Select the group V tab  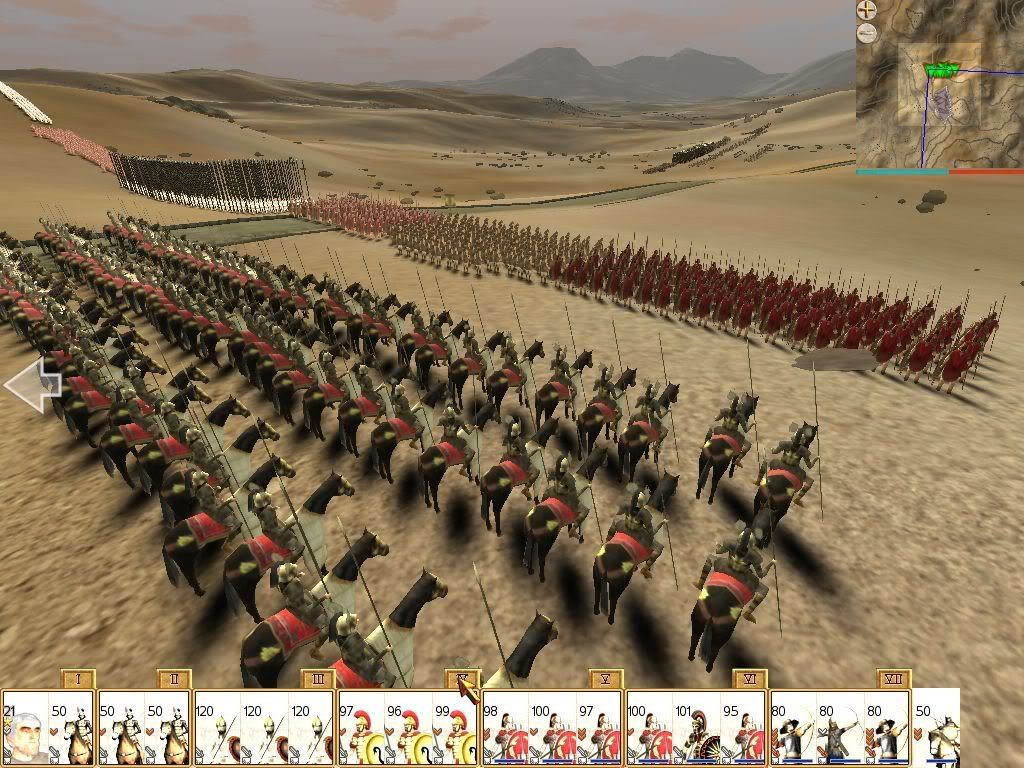(x=606, y=679)
